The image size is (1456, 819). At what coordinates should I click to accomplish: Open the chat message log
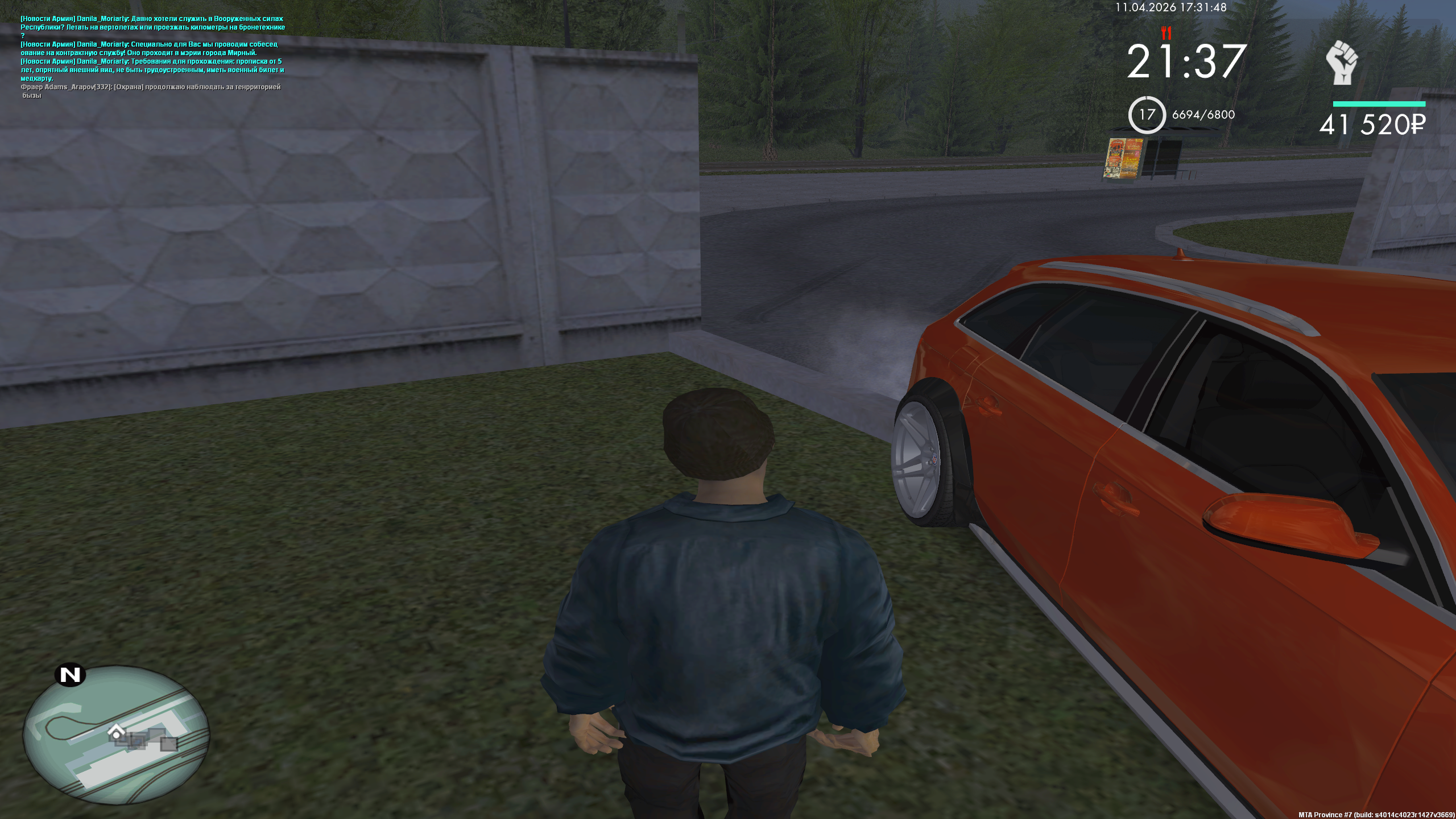coord(152,57)
